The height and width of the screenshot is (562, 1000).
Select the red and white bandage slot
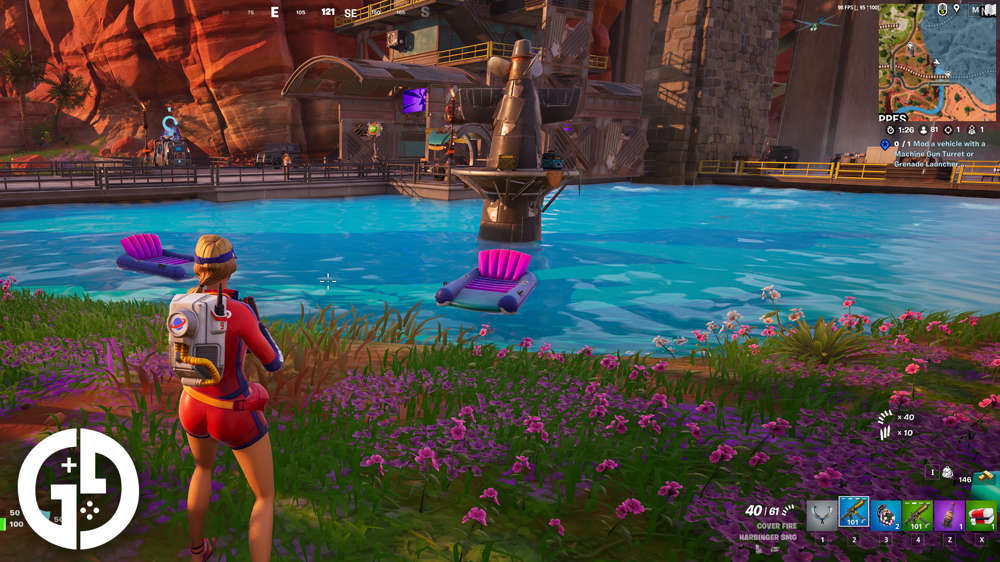[981, 516]
